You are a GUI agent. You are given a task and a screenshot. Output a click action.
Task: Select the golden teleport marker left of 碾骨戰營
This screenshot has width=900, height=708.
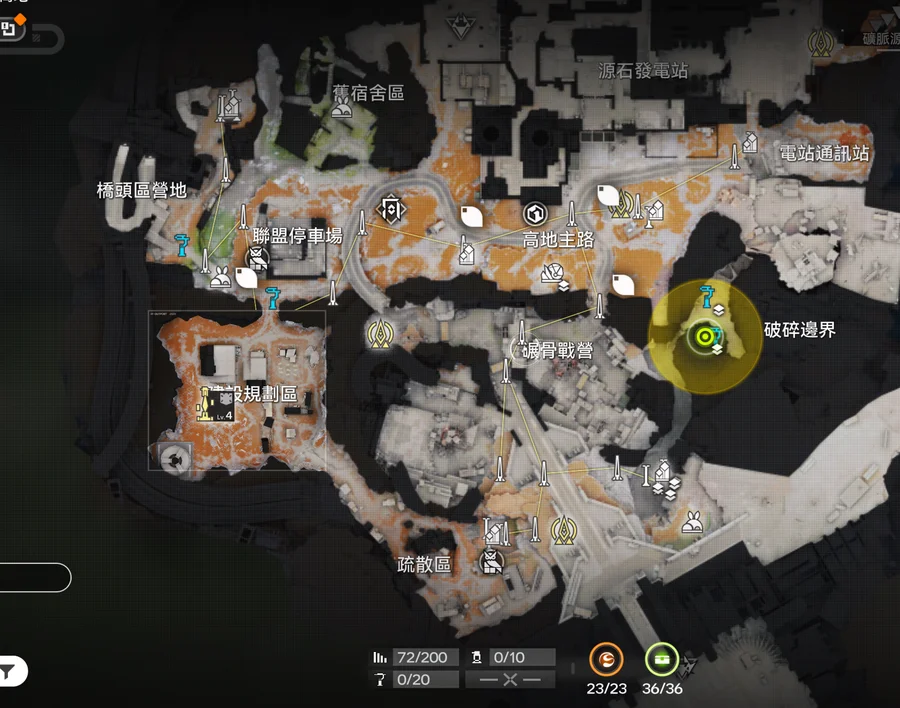pos(381,333)
